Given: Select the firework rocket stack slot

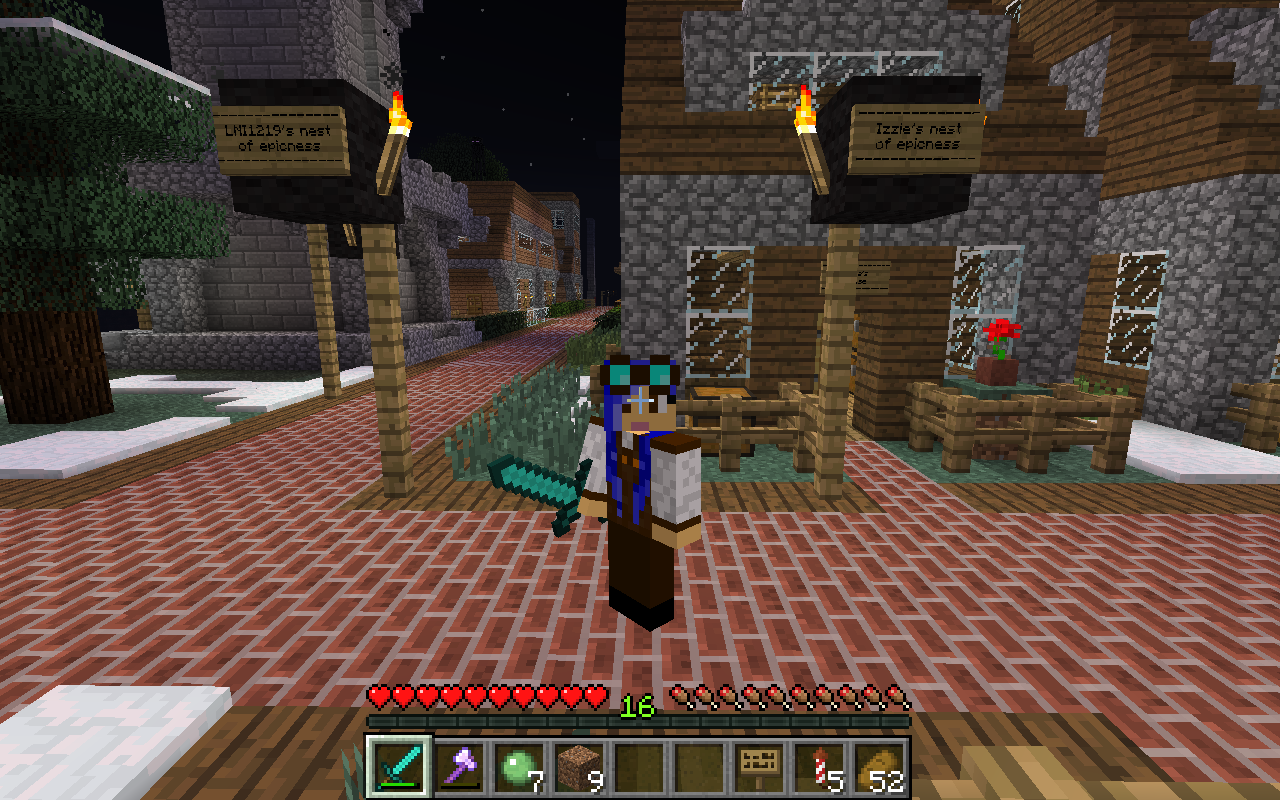Looking at the screenshot, I should coord(819,767).
